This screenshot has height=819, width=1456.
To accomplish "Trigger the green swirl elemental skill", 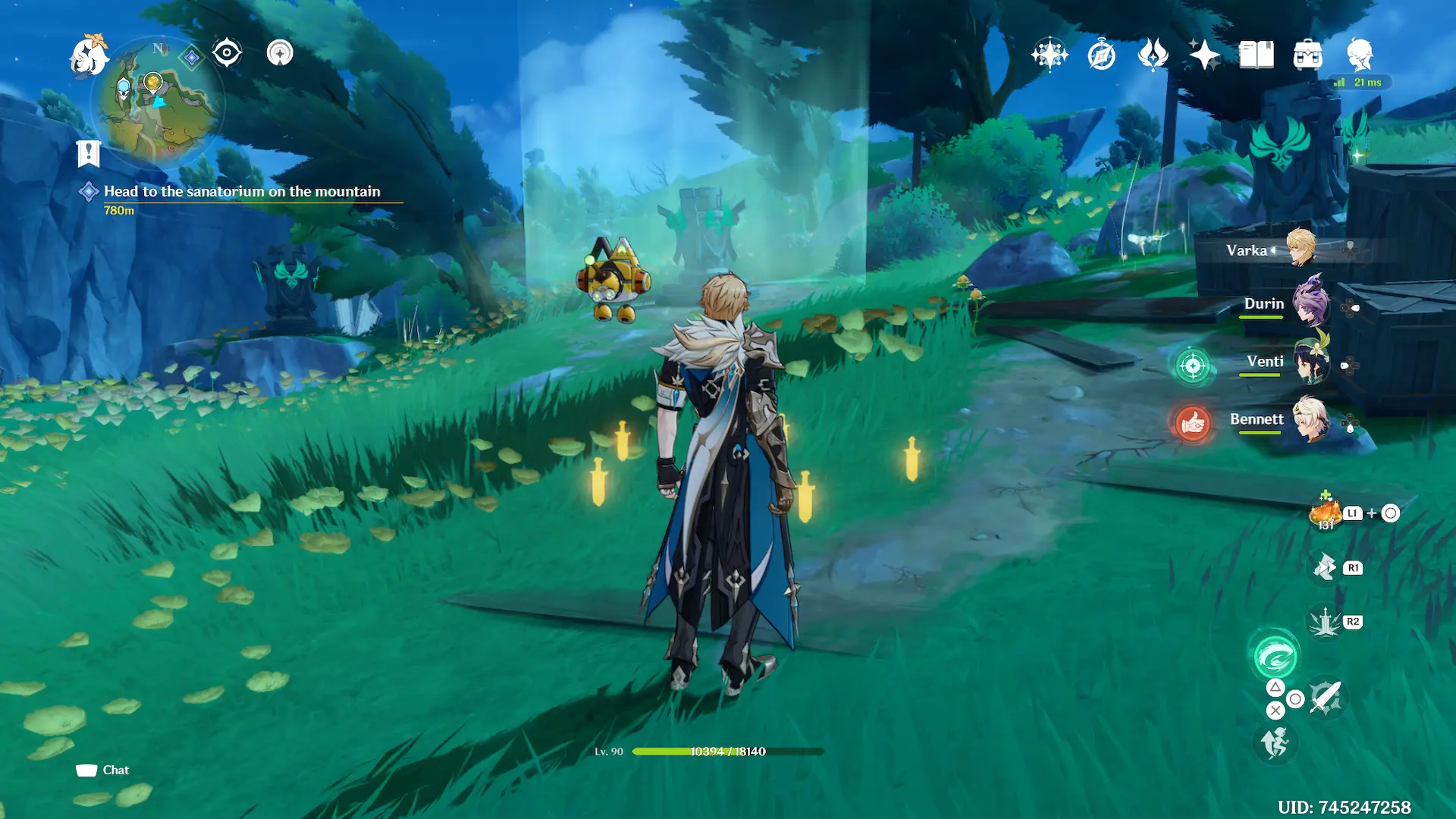I will click(x=1275, y=657).
